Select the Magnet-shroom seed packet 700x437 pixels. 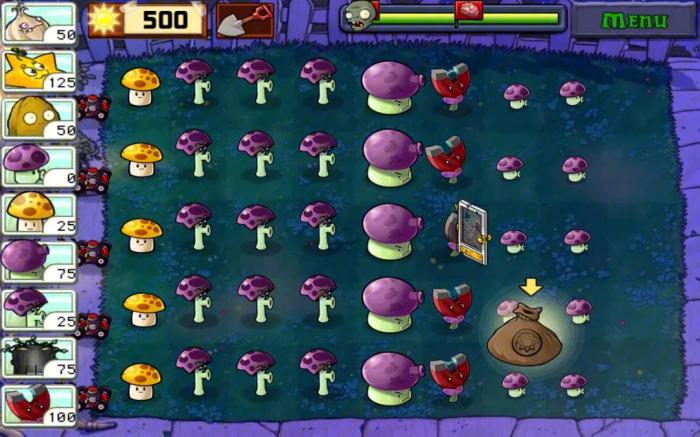pyautogui.click(x=38, y=404)
